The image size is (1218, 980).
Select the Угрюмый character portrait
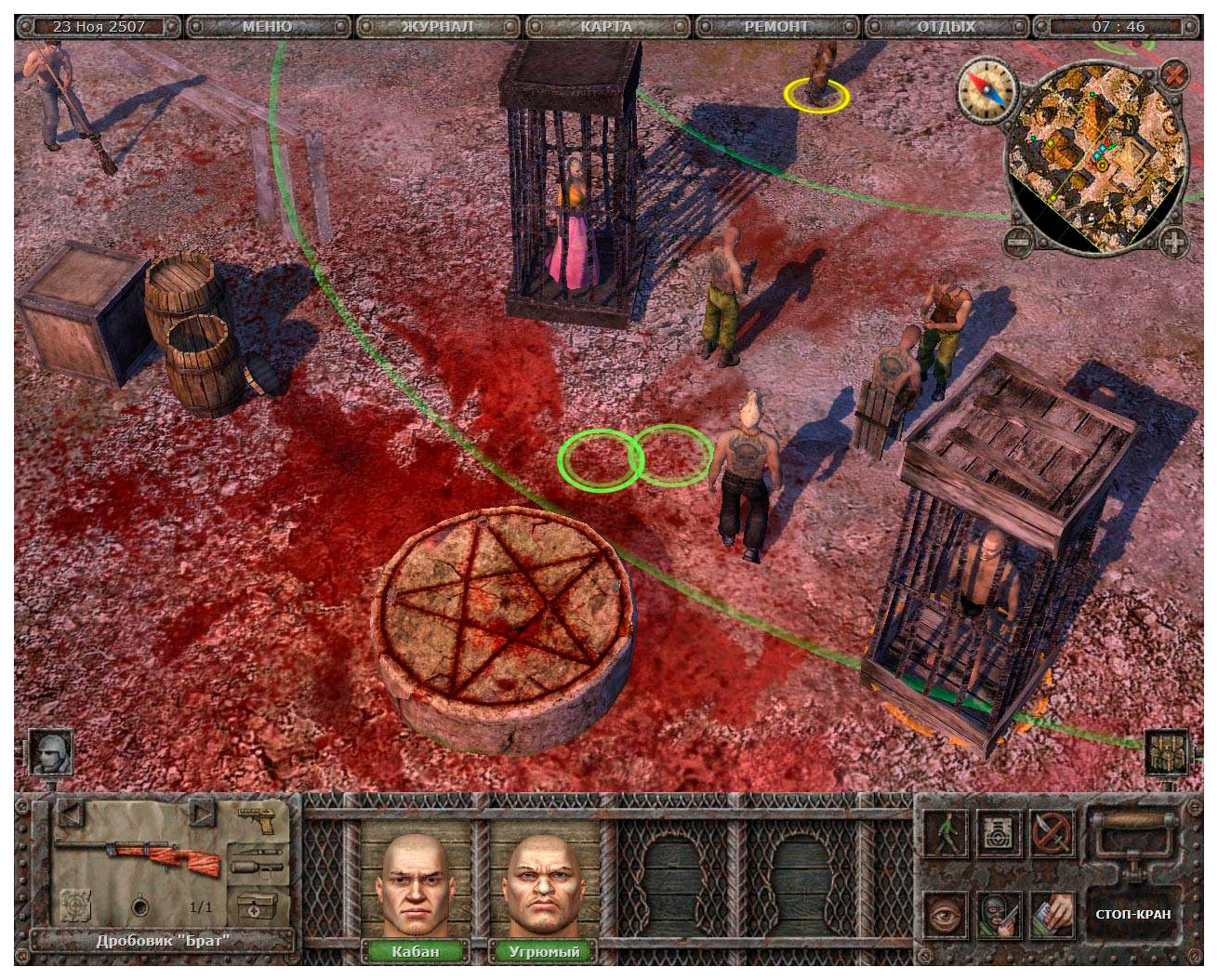click(544, 888)
